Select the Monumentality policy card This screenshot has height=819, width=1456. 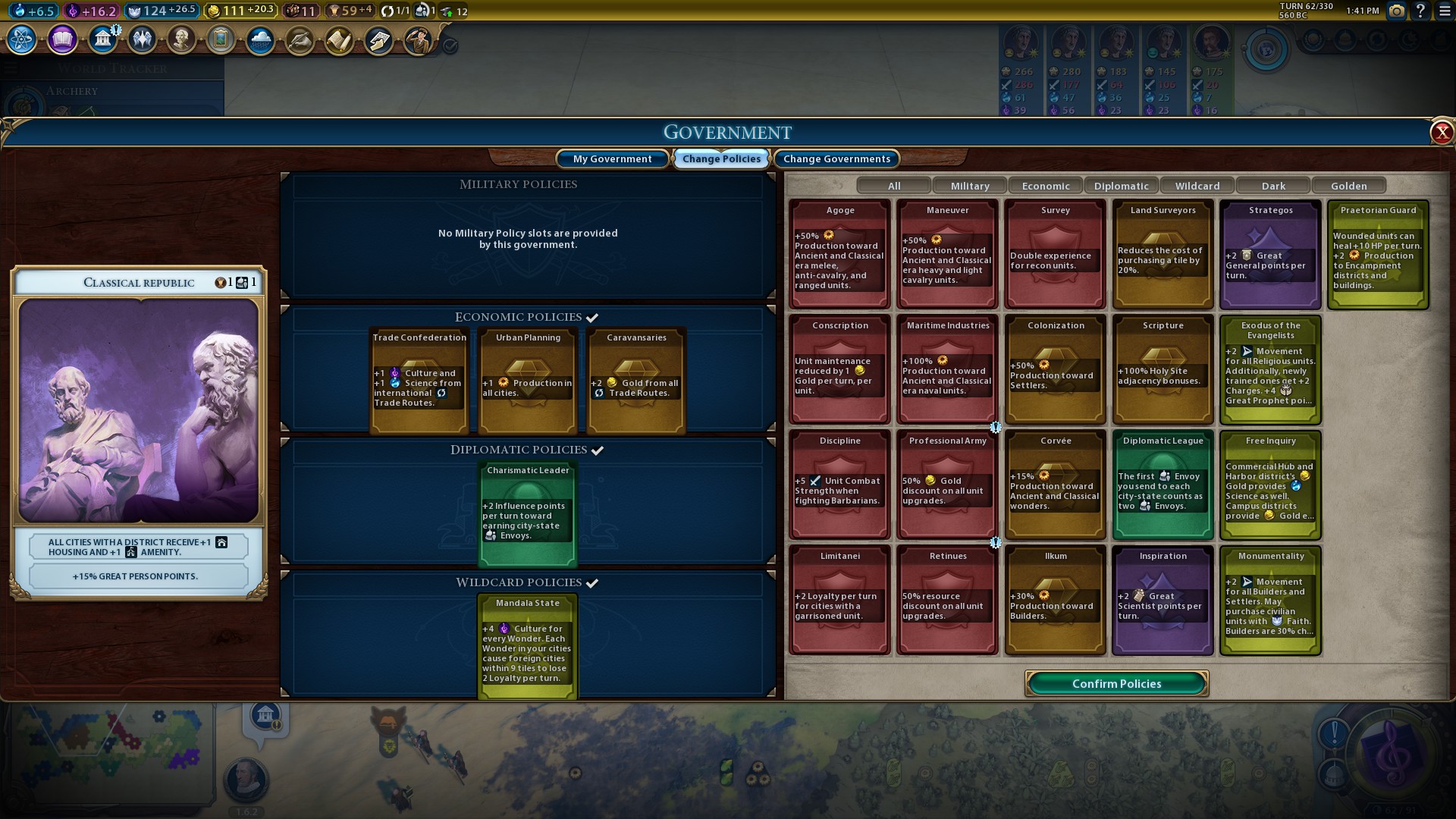click(x=1270, y=601)
